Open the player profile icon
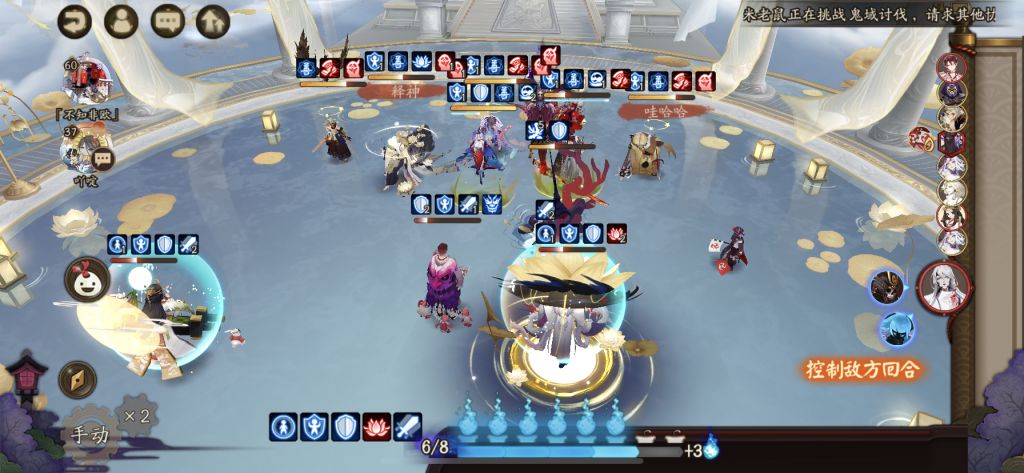 click(121, 20)
